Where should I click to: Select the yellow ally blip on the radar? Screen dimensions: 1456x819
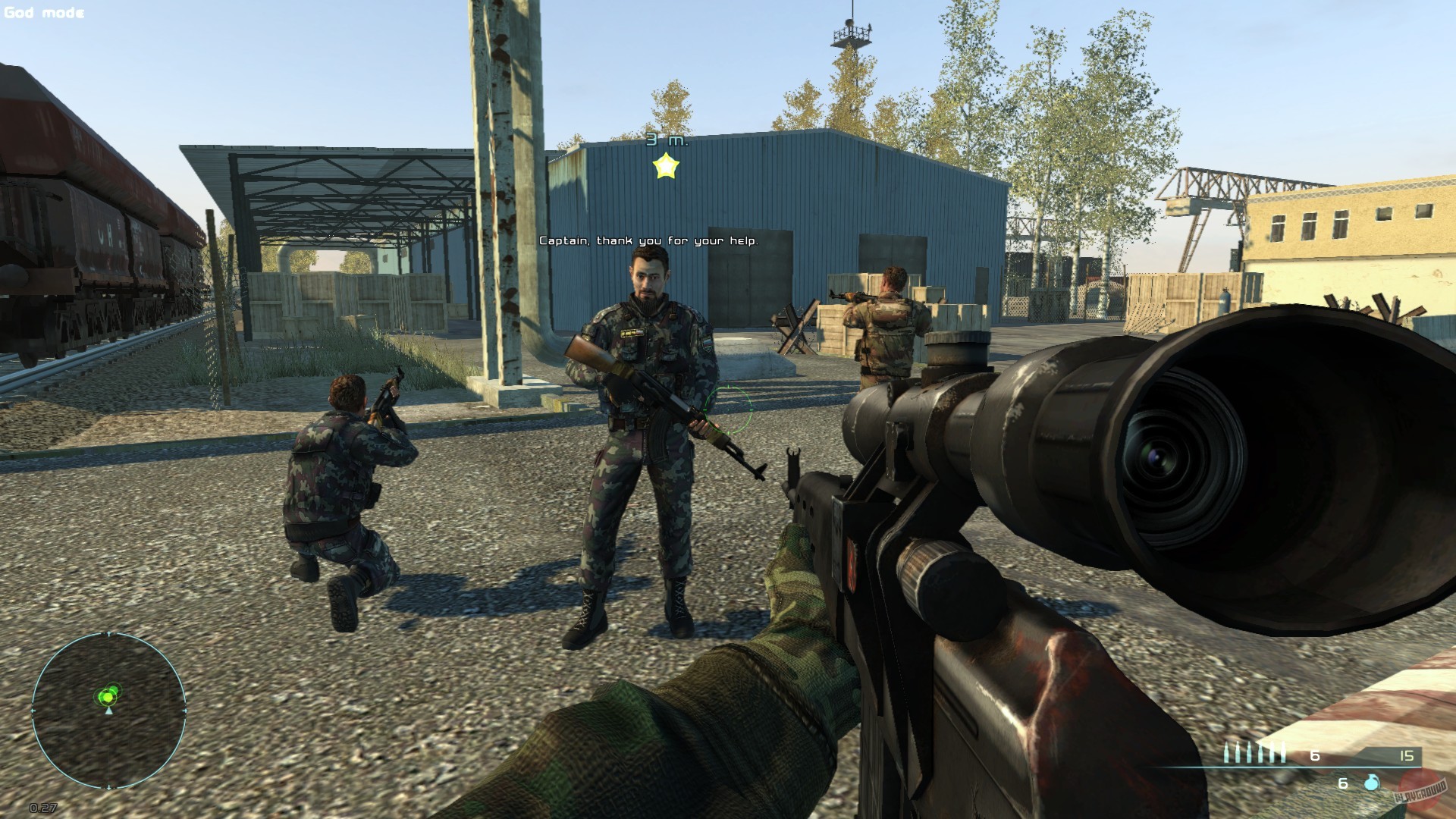click(108, 698)
